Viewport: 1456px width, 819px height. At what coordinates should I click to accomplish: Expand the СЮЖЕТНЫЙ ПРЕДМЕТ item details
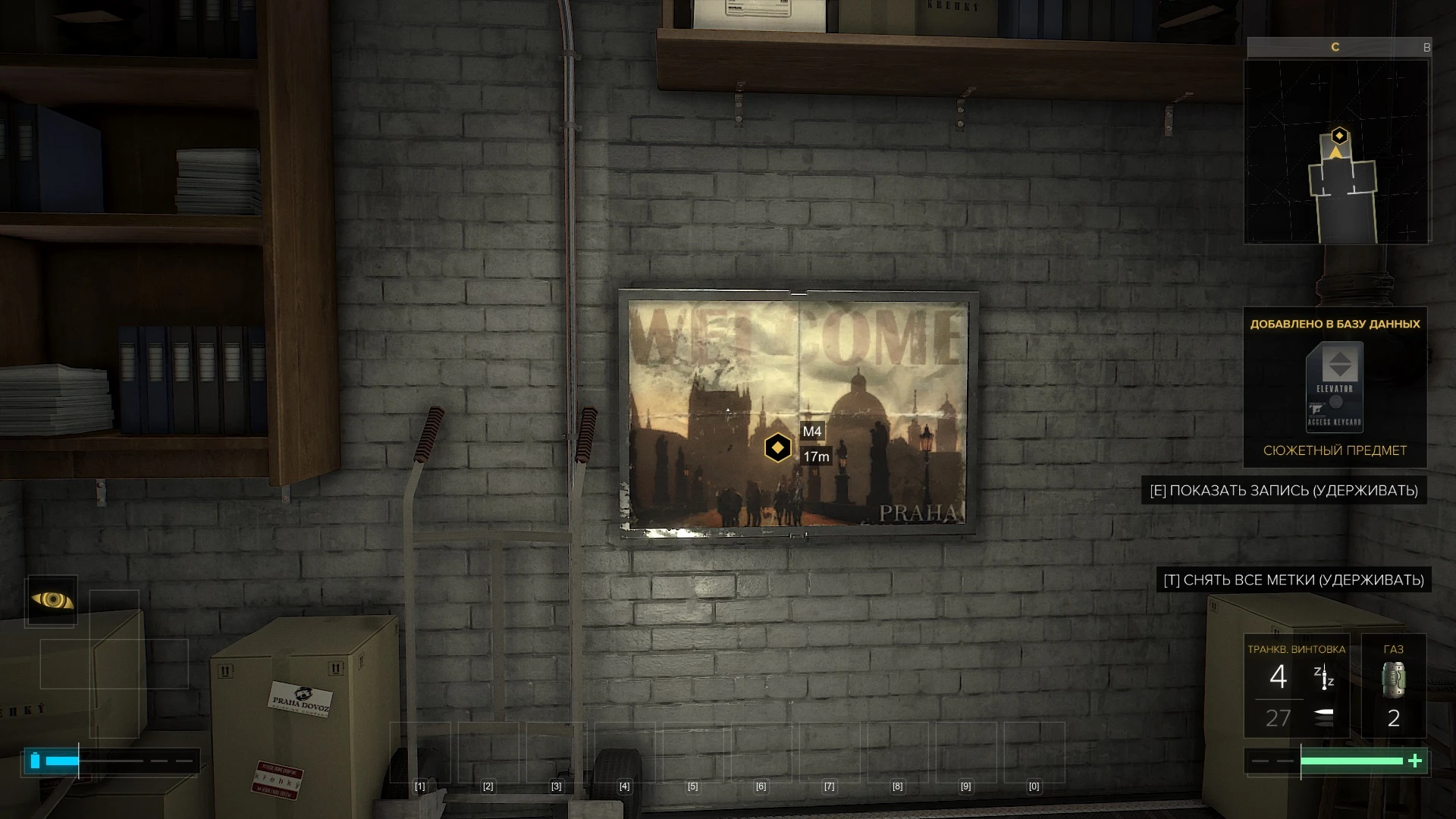pos(1342,450)
